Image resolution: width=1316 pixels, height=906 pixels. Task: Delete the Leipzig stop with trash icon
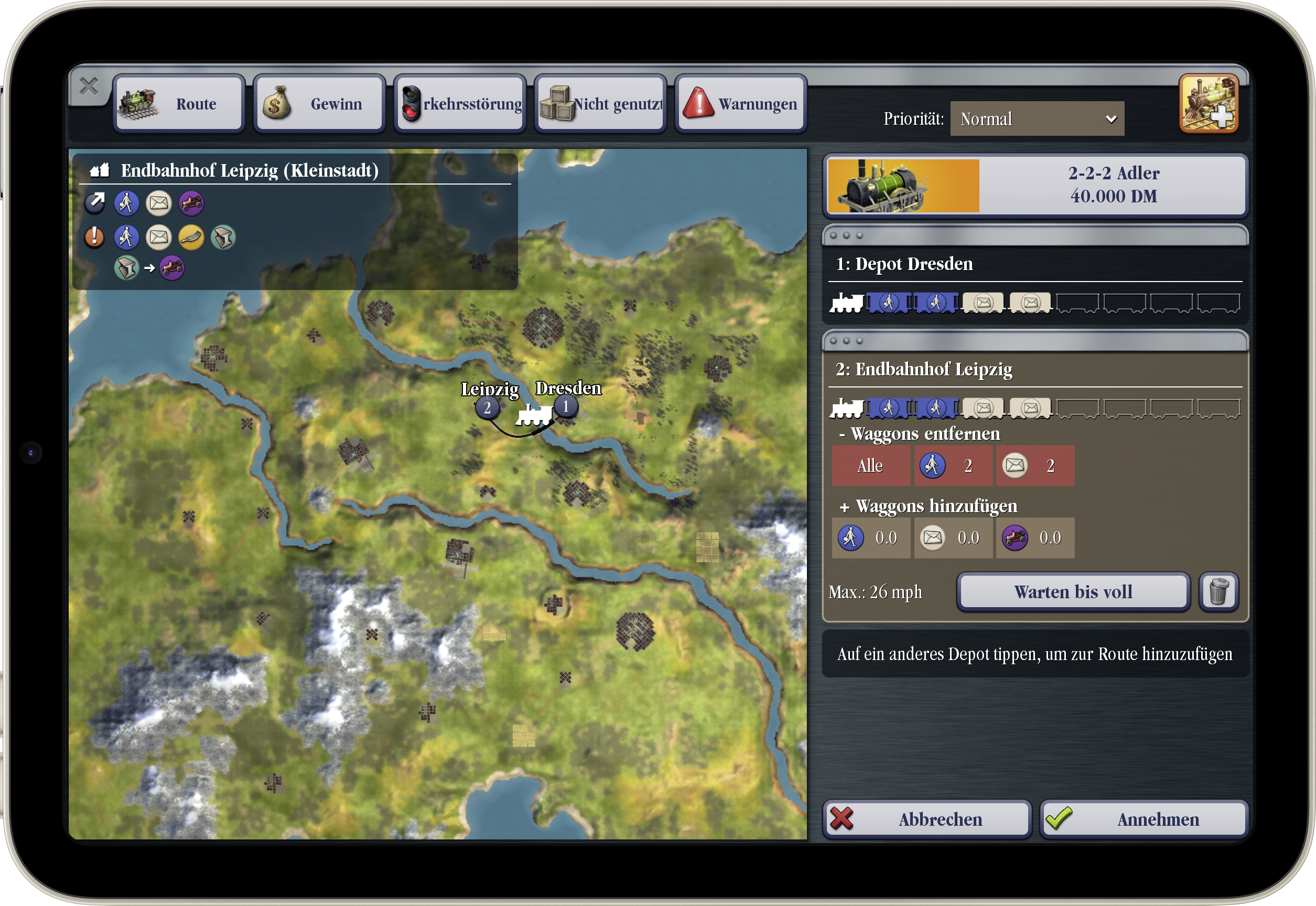(x=1218, y=592)
